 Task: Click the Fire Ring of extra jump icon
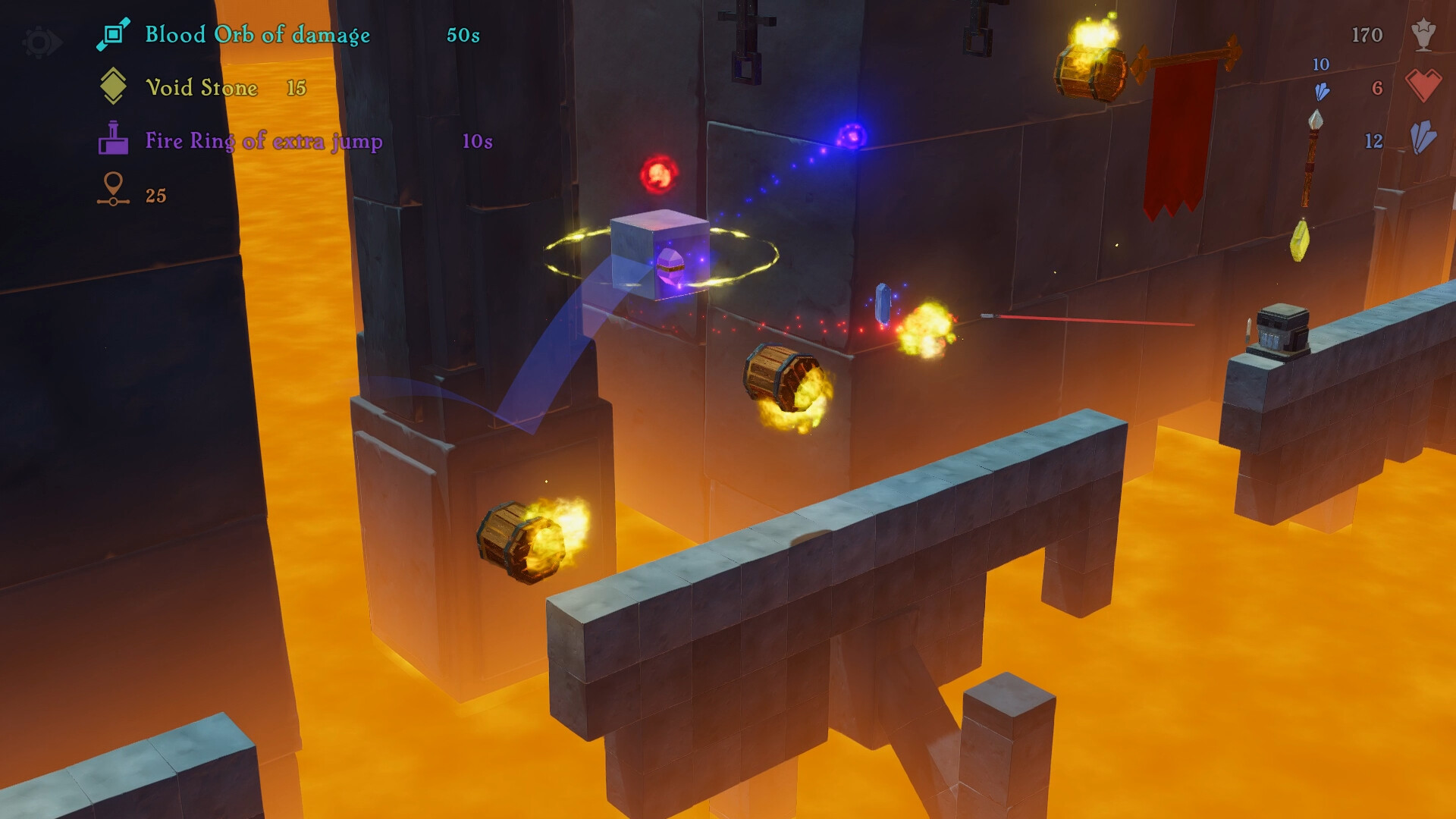coord(114,139)
